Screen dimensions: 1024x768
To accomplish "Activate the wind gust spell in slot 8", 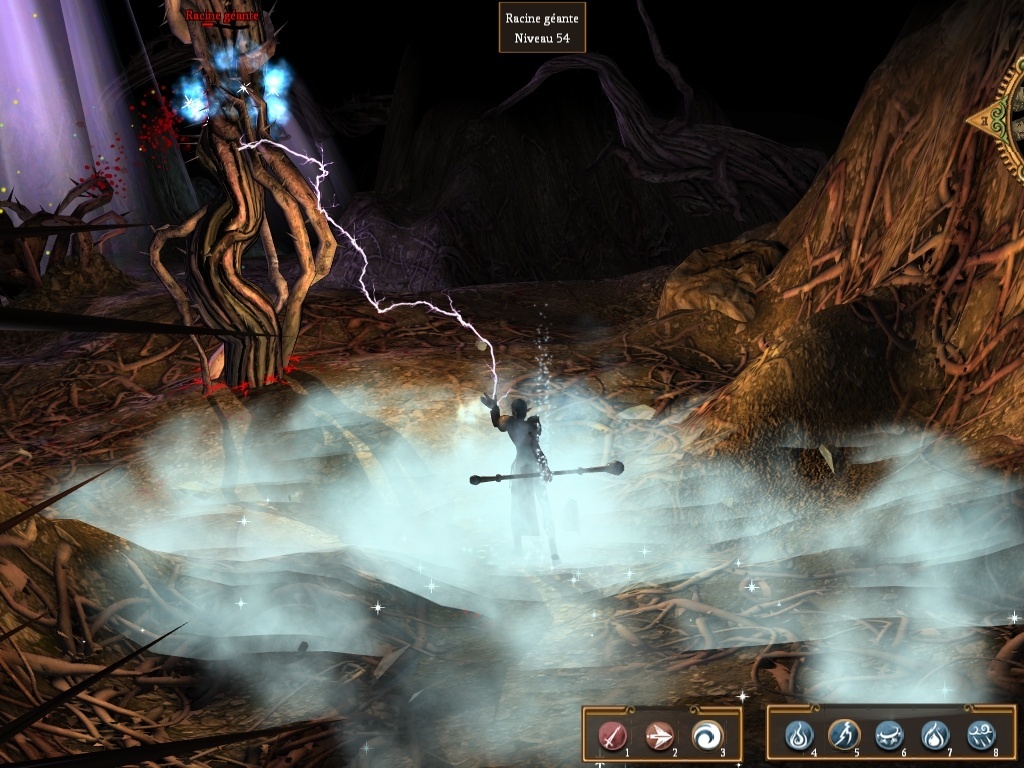I will [981, 736].
